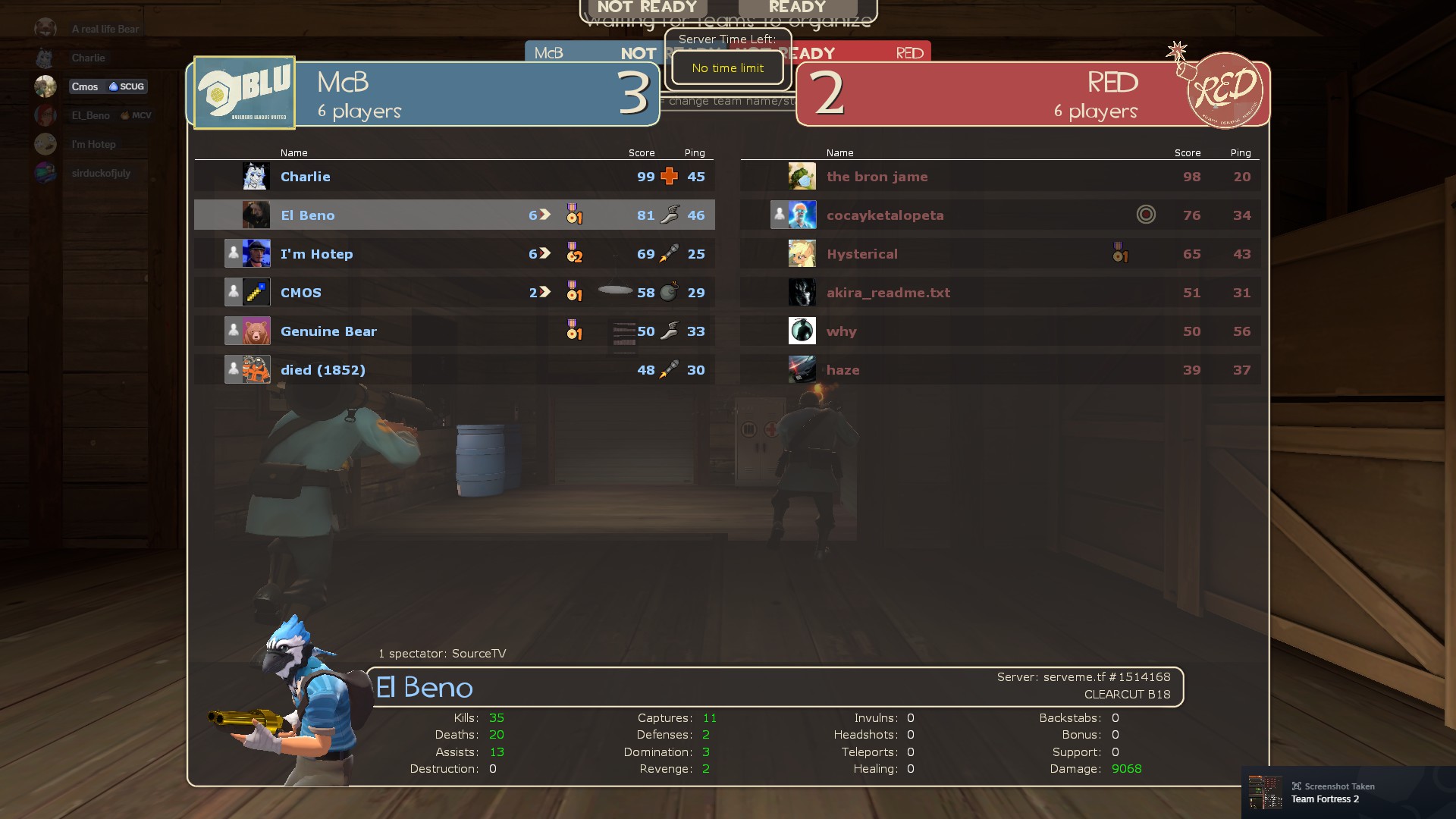Click the BLU team emblem

click(x=244, y=93)
